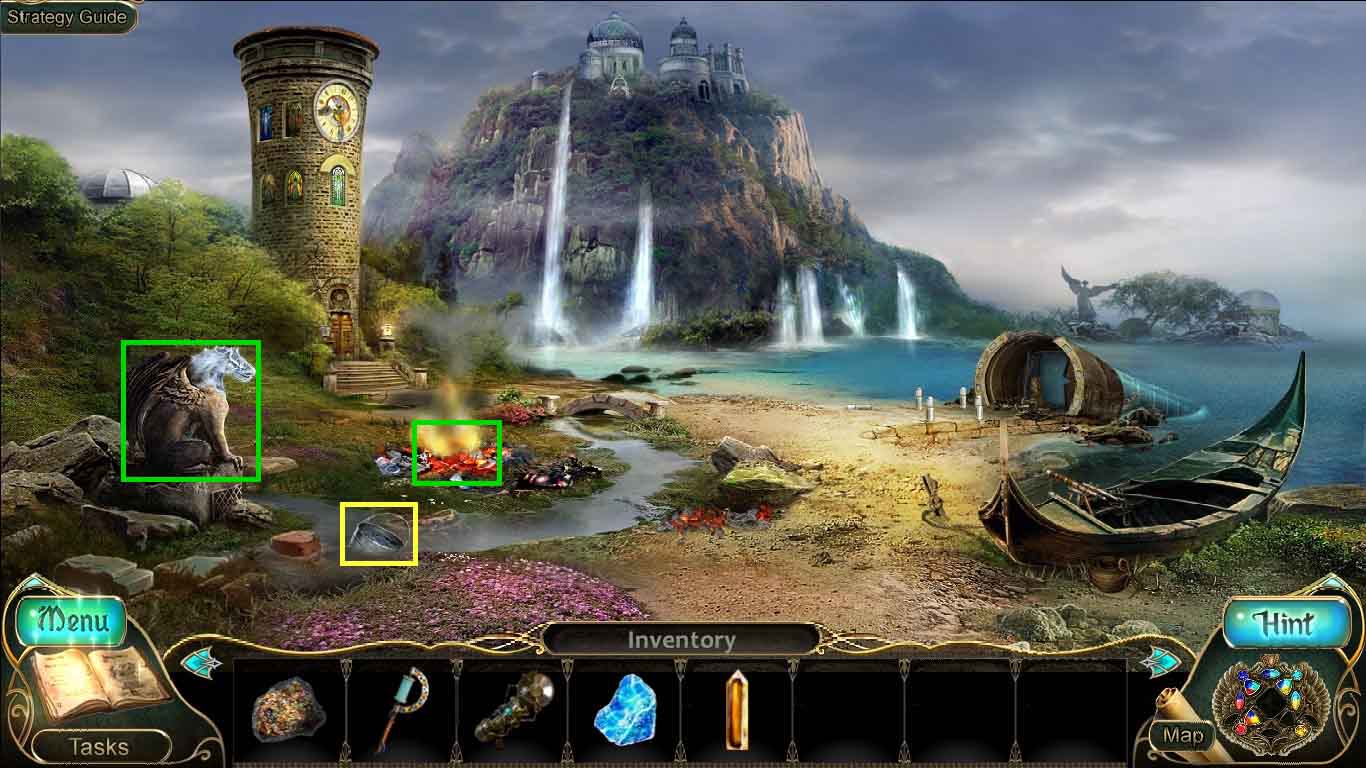Screen dimensions: 1366x768
Task: Open the Strategy Guide
Action: (68, 17)
